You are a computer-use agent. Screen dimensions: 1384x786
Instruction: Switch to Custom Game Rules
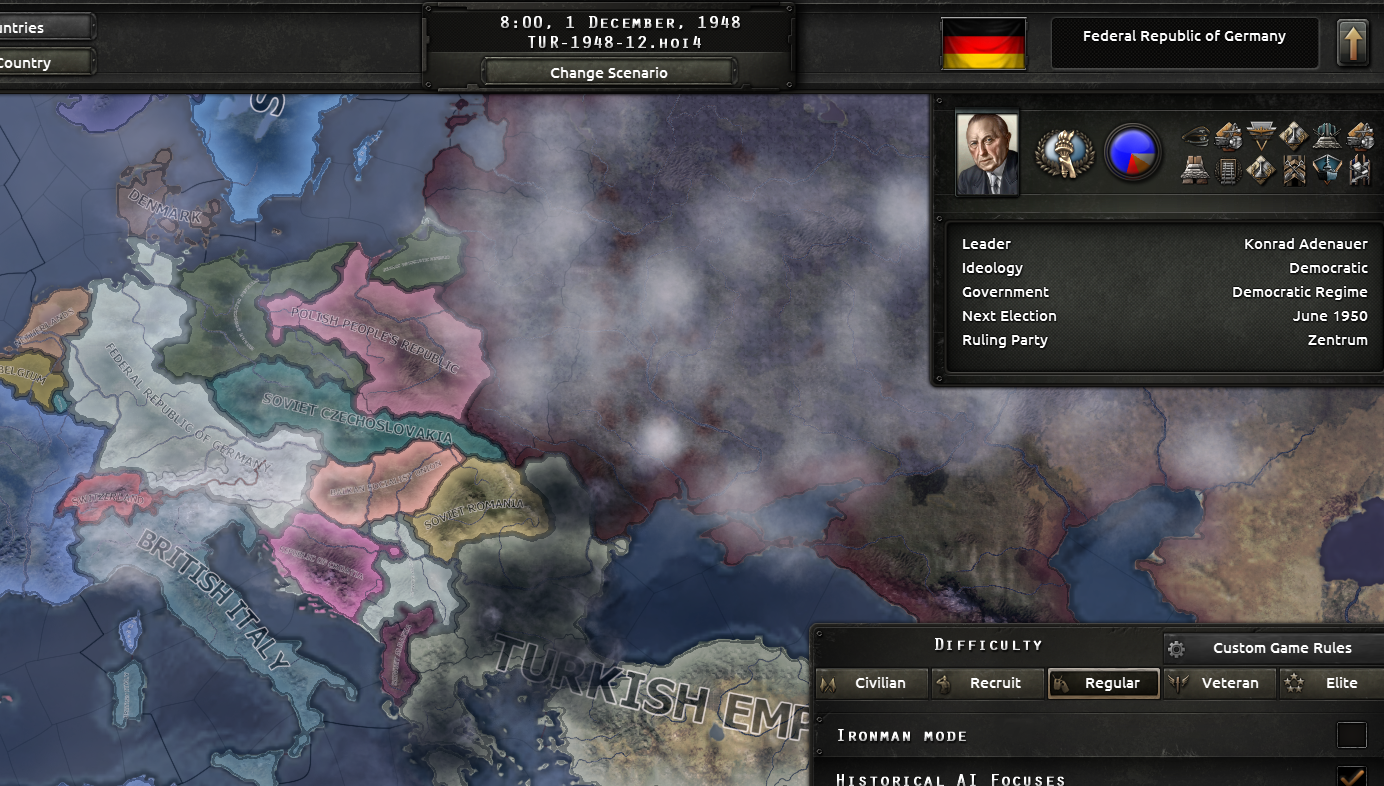point(1285,648)
